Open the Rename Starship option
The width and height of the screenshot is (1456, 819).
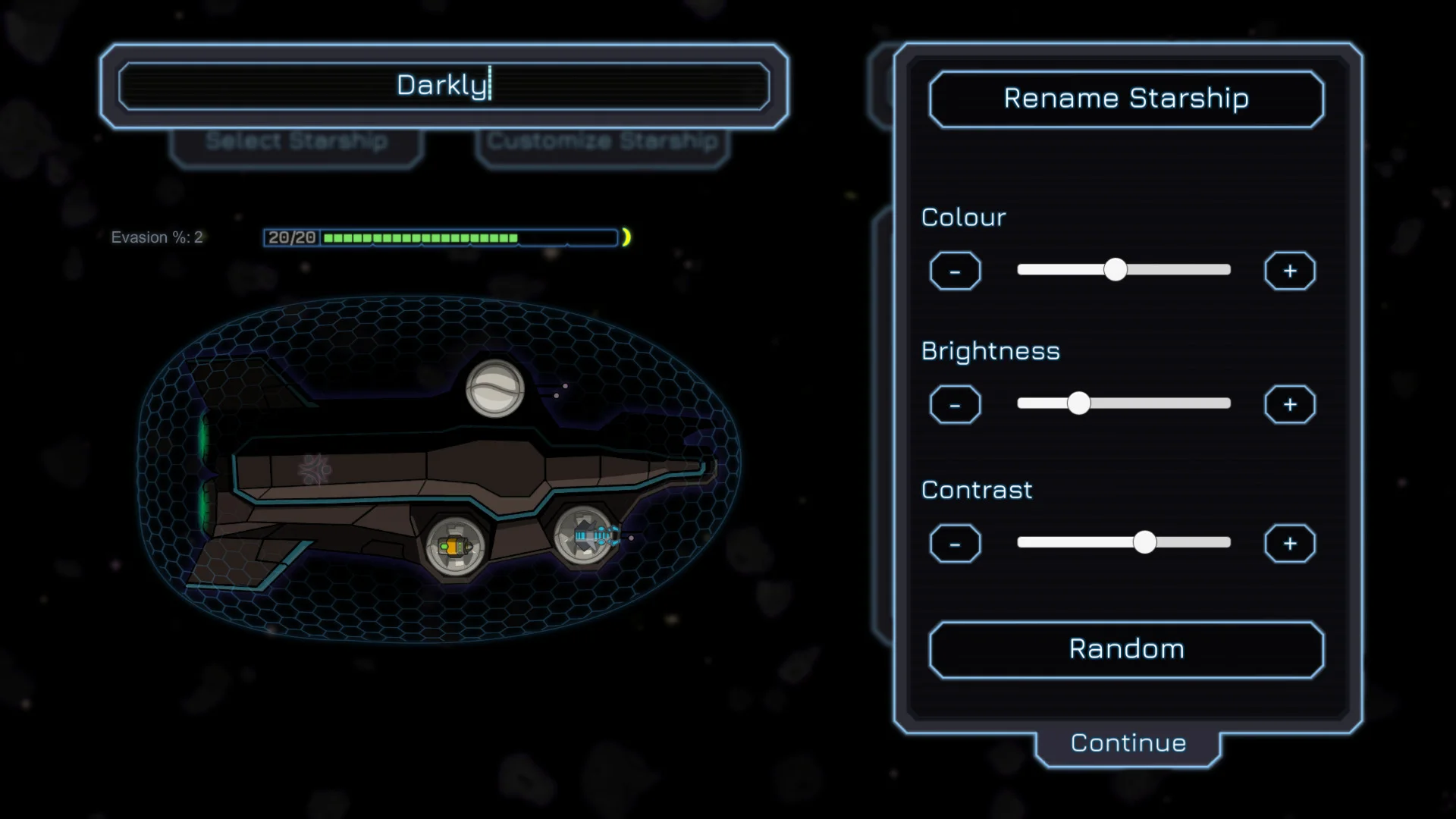pyautogui.click(x=1126, y=99)
